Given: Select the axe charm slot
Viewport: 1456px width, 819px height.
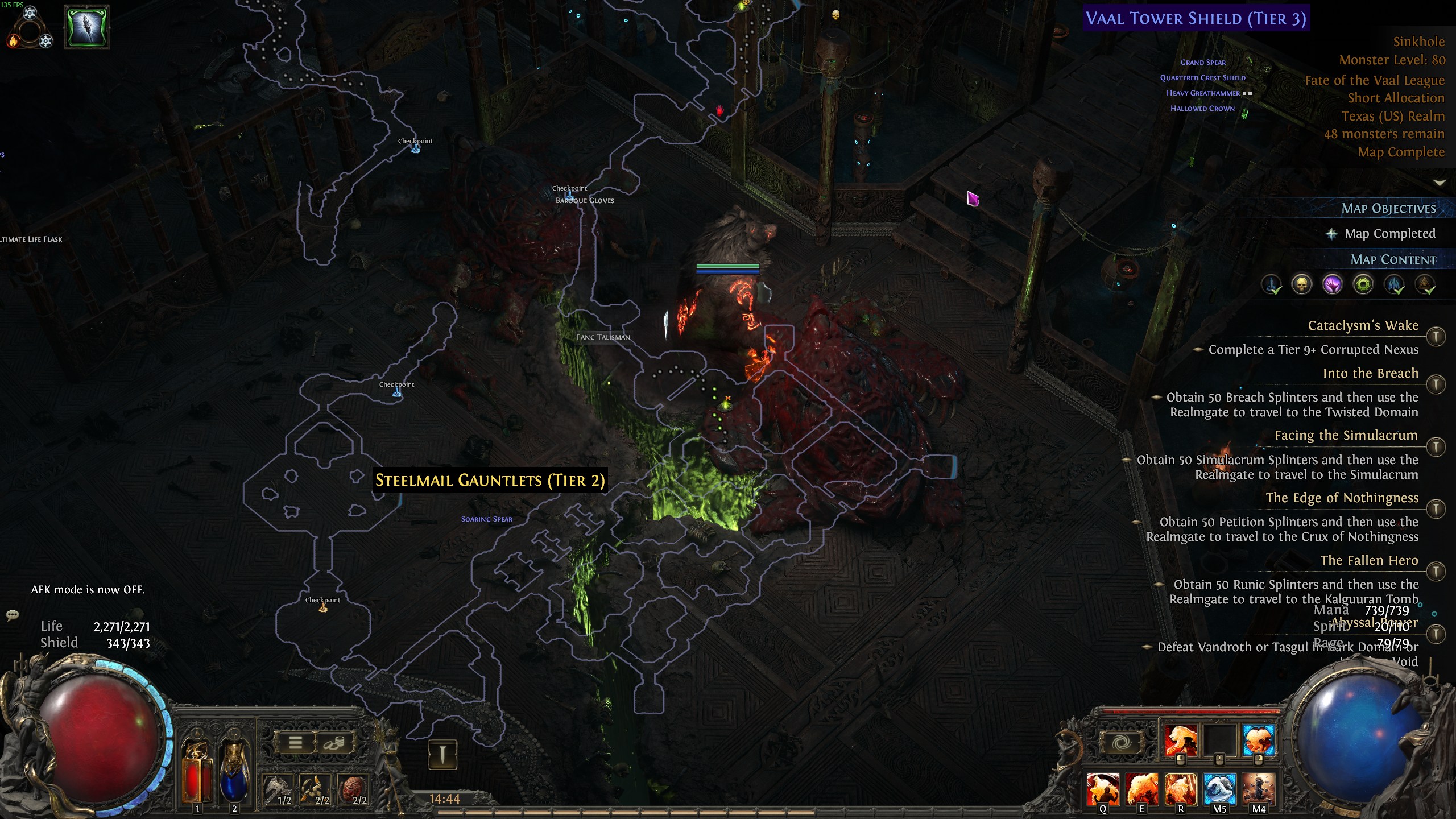Looking at the screenshot, I should pyautogui.click(x=278, y=789).
